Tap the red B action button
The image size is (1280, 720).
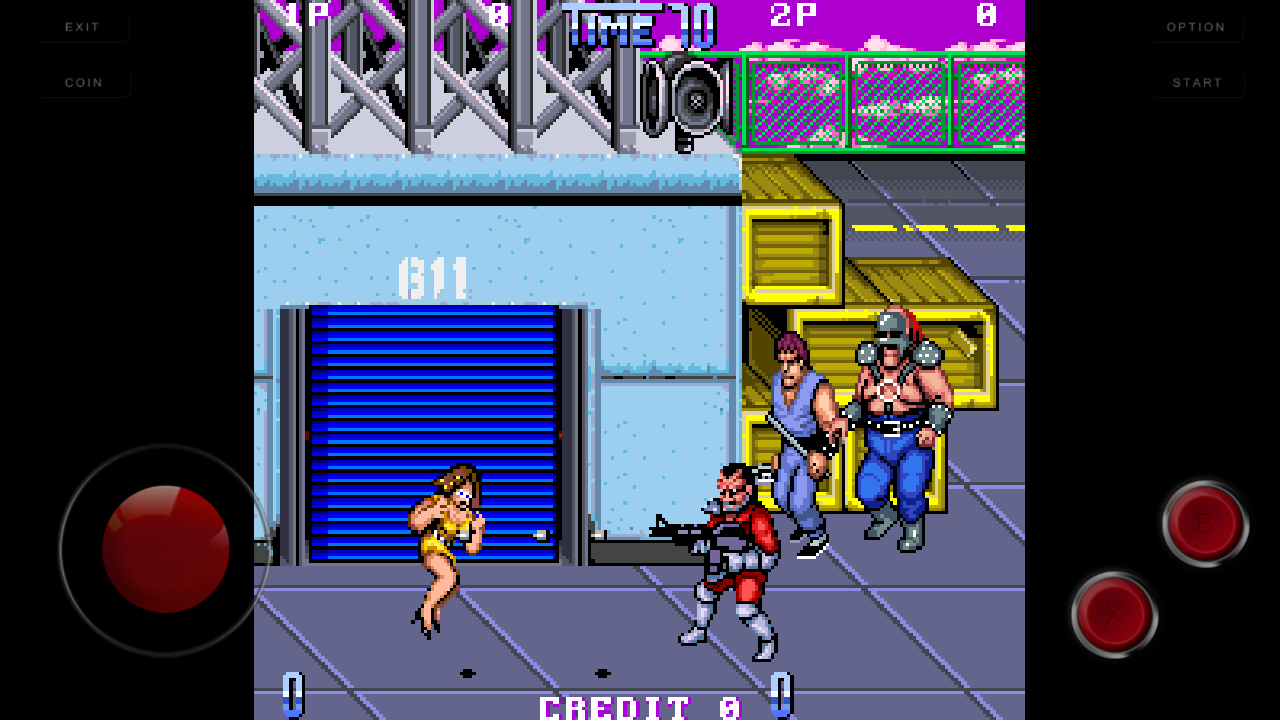tap(1205, 523)
